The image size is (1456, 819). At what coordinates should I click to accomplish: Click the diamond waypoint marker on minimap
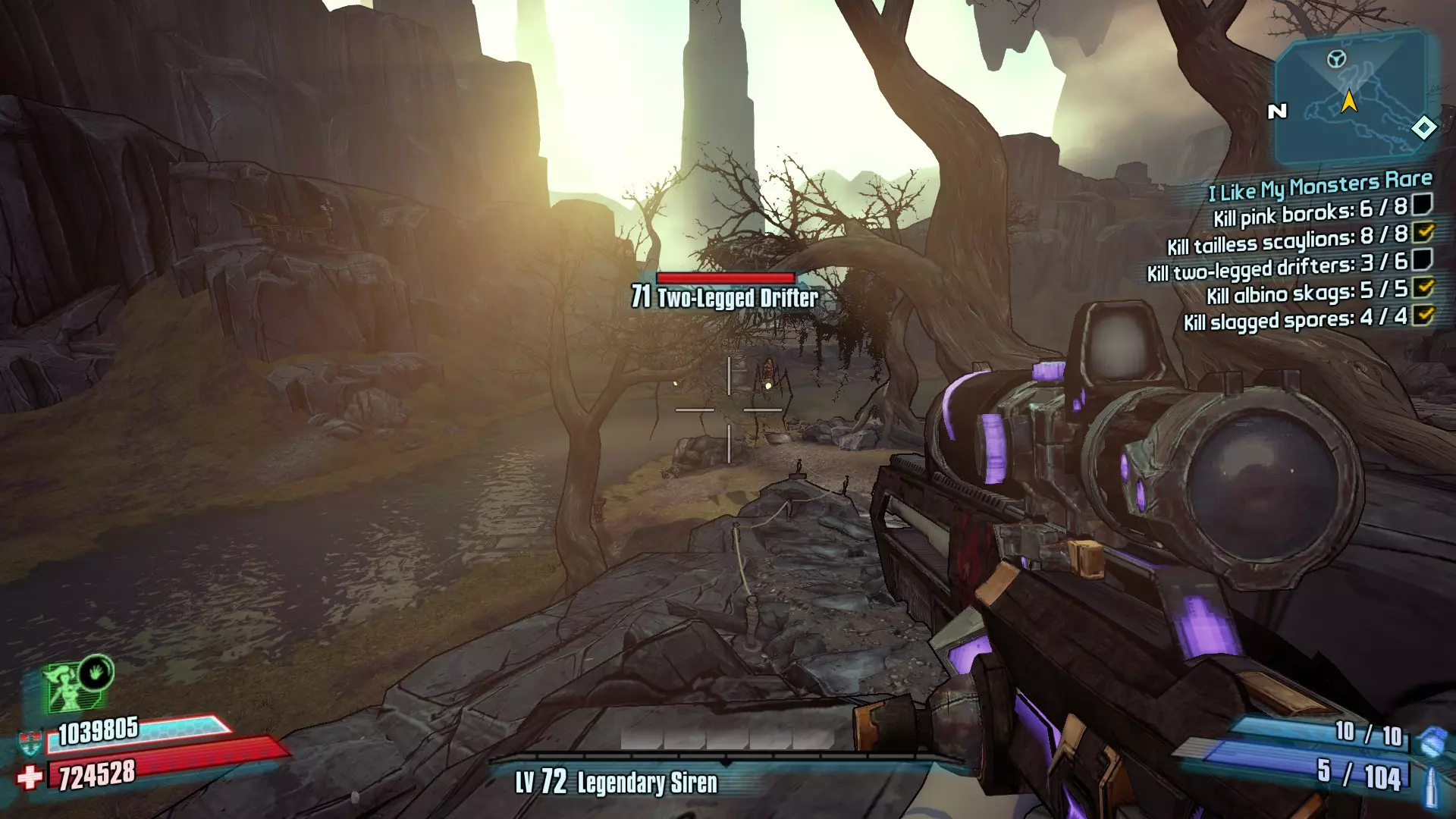pyautogui.click(x=1423, y=128)
